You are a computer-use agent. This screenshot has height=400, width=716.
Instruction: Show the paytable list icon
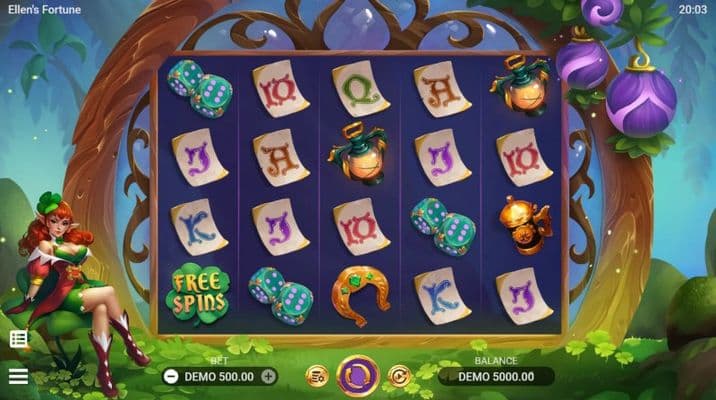click(18, 339)
